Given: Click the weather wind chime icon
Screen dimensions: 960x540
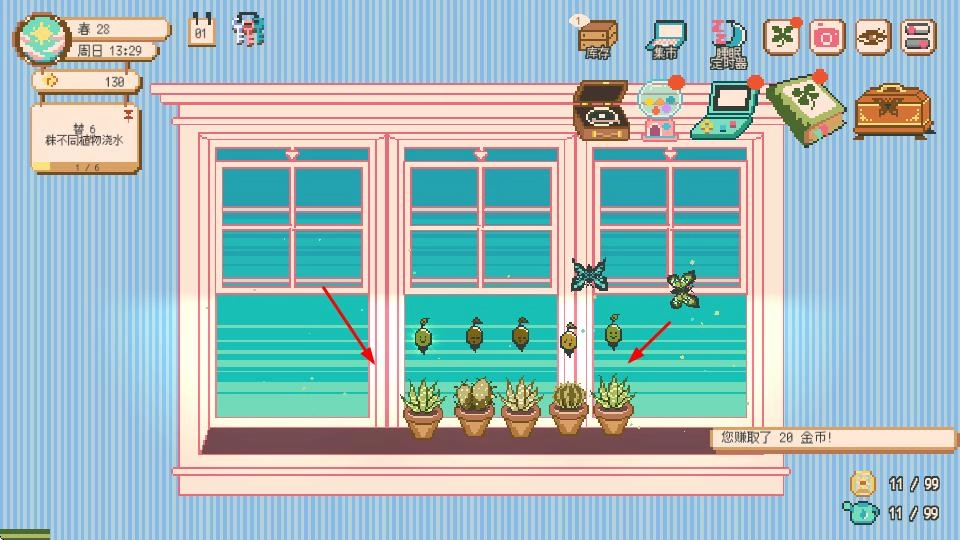Looking at the screenshot, I should tap(247, 30).
